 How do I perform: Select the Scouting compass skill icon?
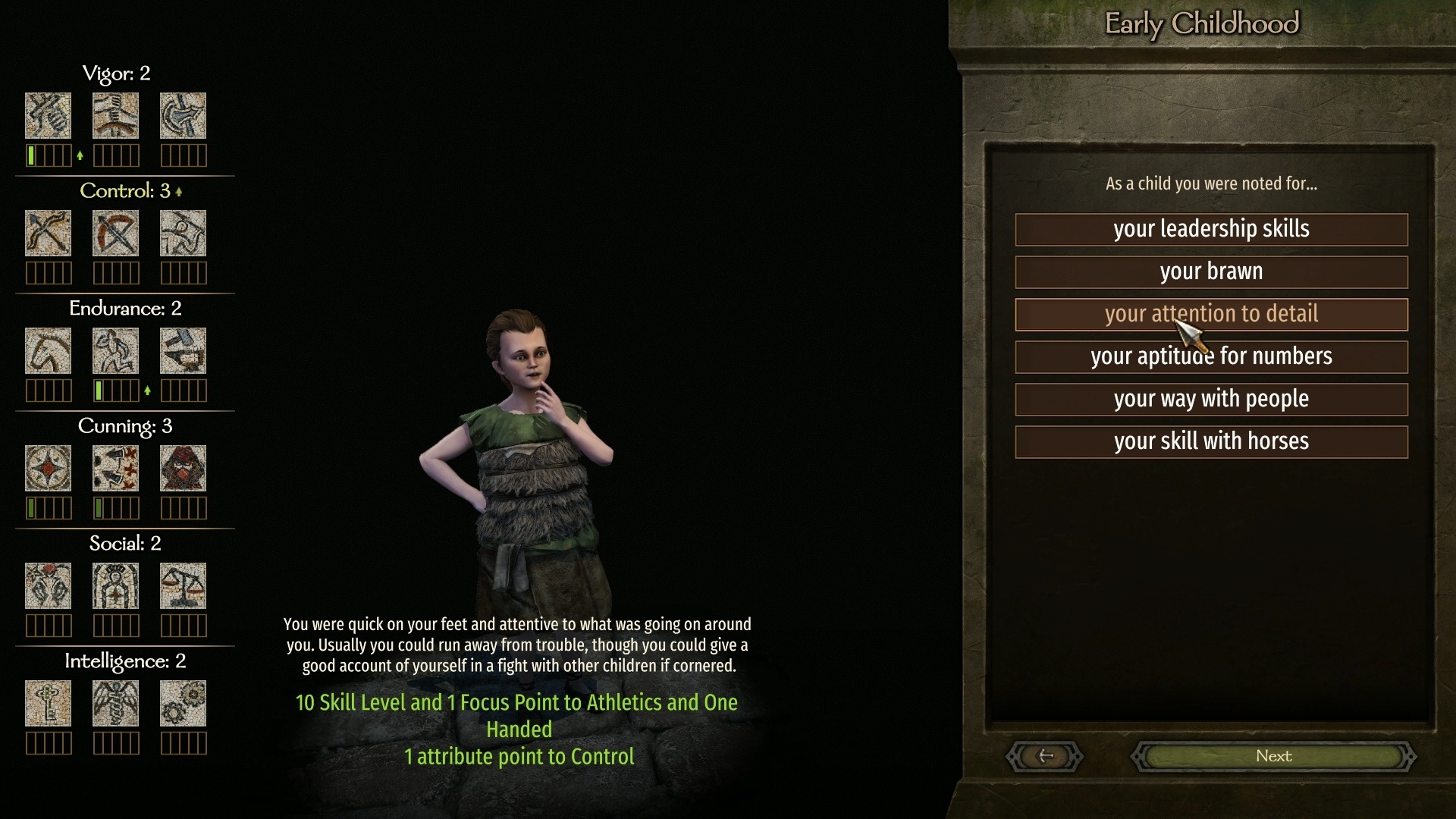pyautogui.click(x=48, y=468)
